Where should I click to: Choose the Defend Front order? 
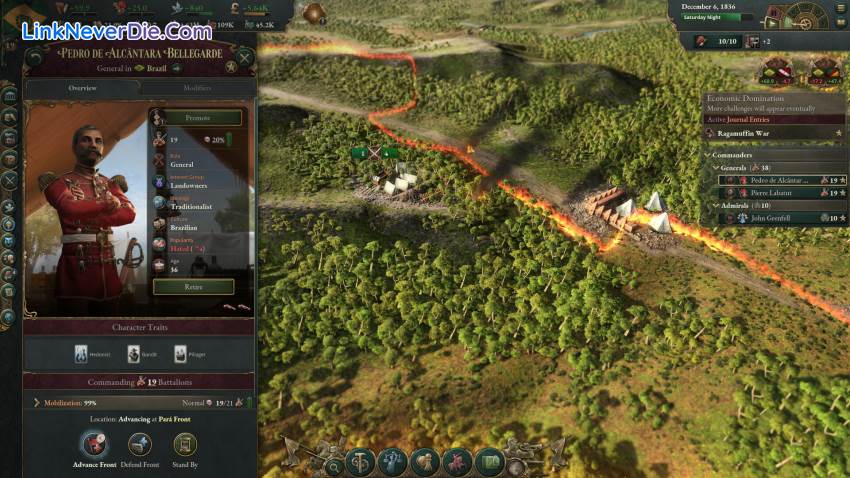[x=140, y=444]
